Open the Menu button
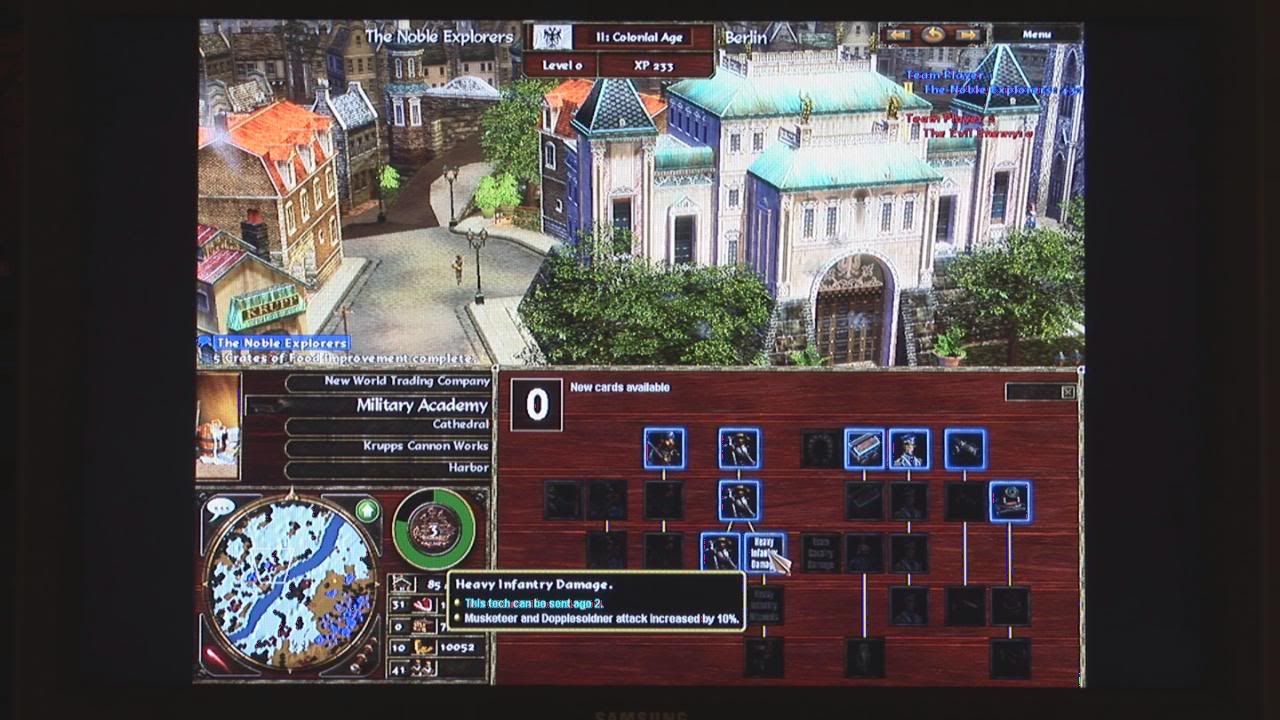This screenshot has height=720, width=1280. (x=1037, y=34)
